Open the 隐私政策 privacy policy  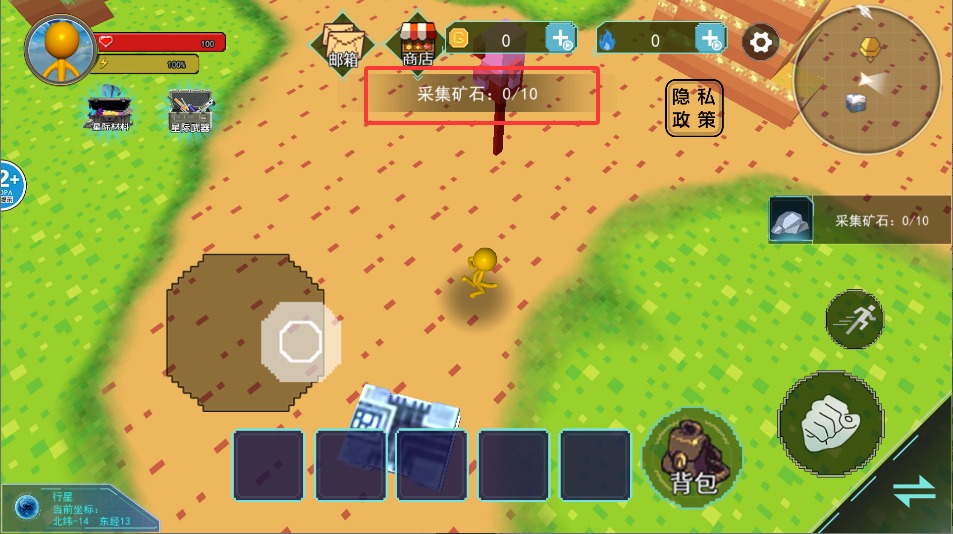[694, 108]
